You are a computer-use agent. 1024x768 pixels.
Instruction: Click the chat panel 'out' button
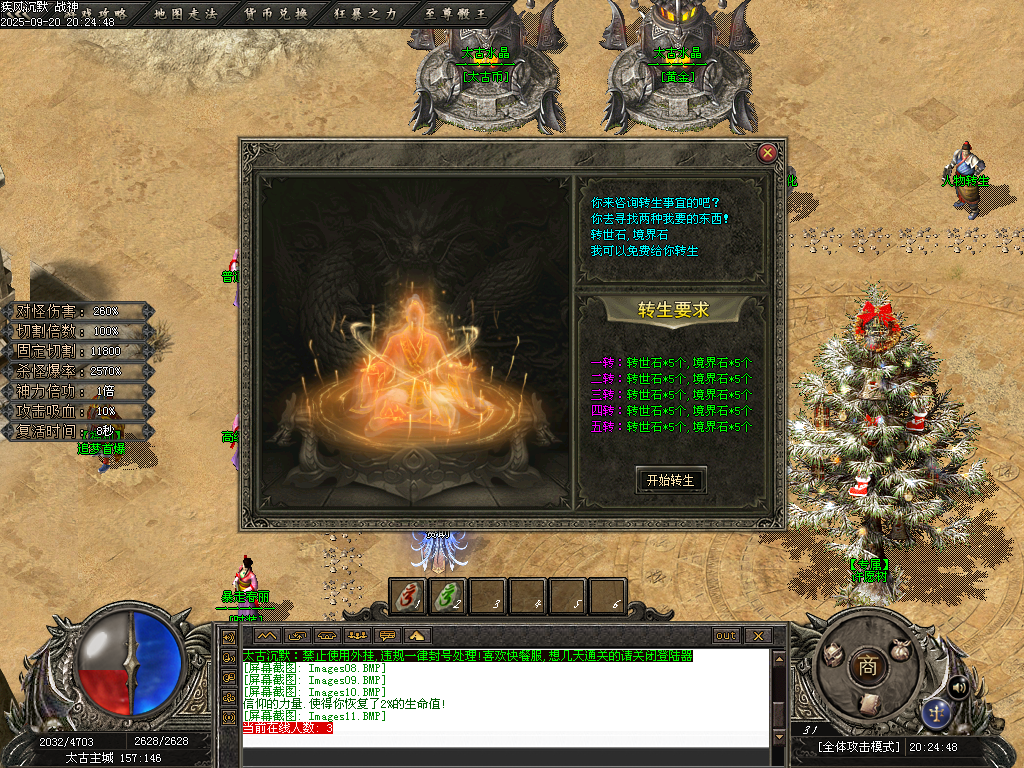pos(726,636)
